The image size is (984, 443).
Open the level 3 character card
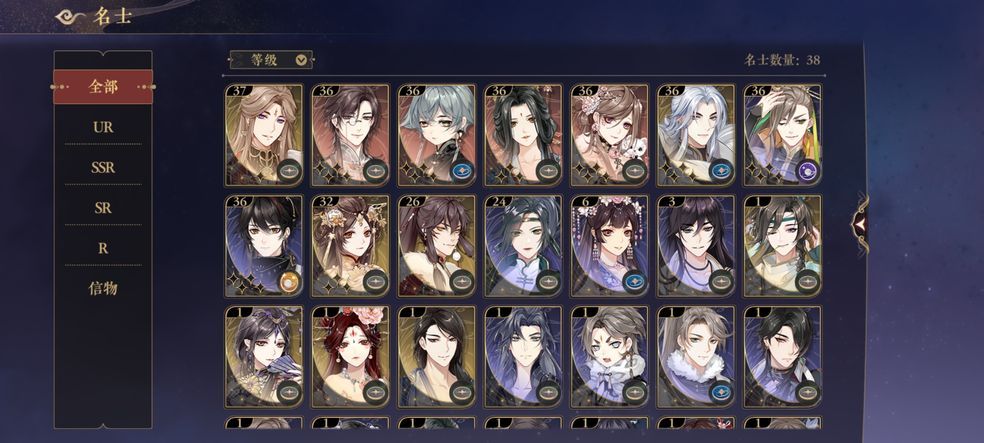695,246
